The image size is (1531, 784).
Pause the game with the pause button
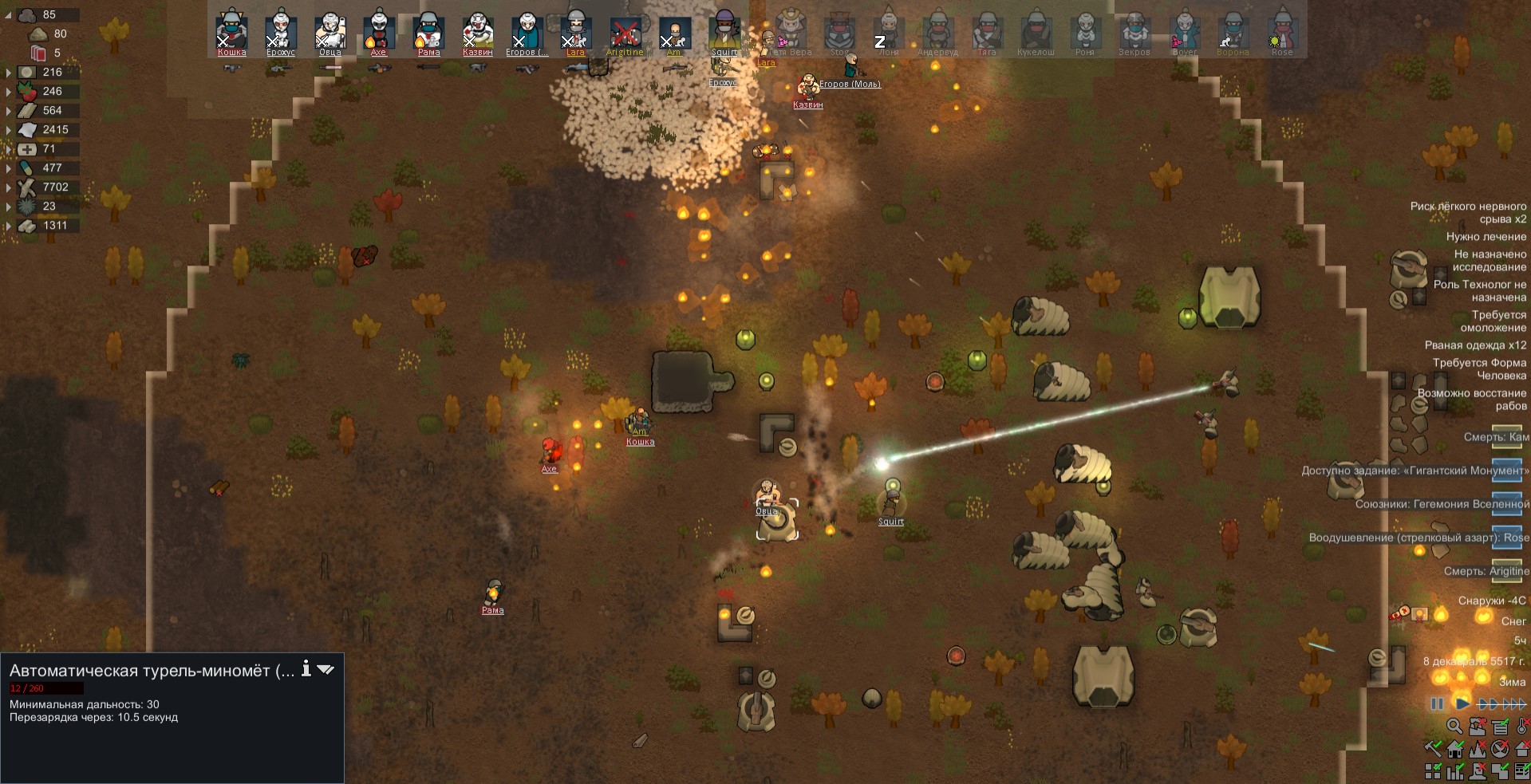tap(1437, 703)
